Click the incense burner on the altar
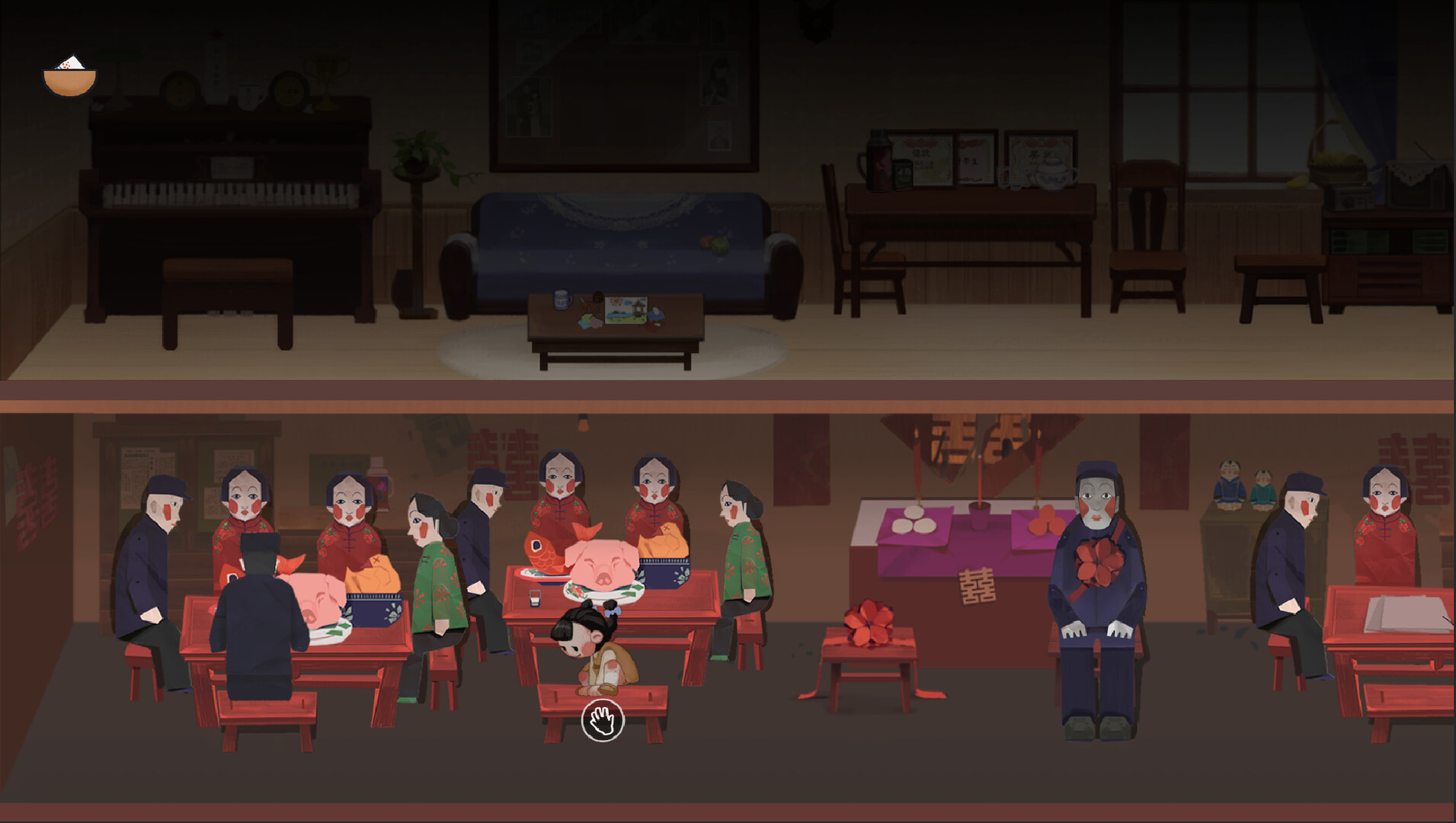1456x823 pixels. click(978, 513)
